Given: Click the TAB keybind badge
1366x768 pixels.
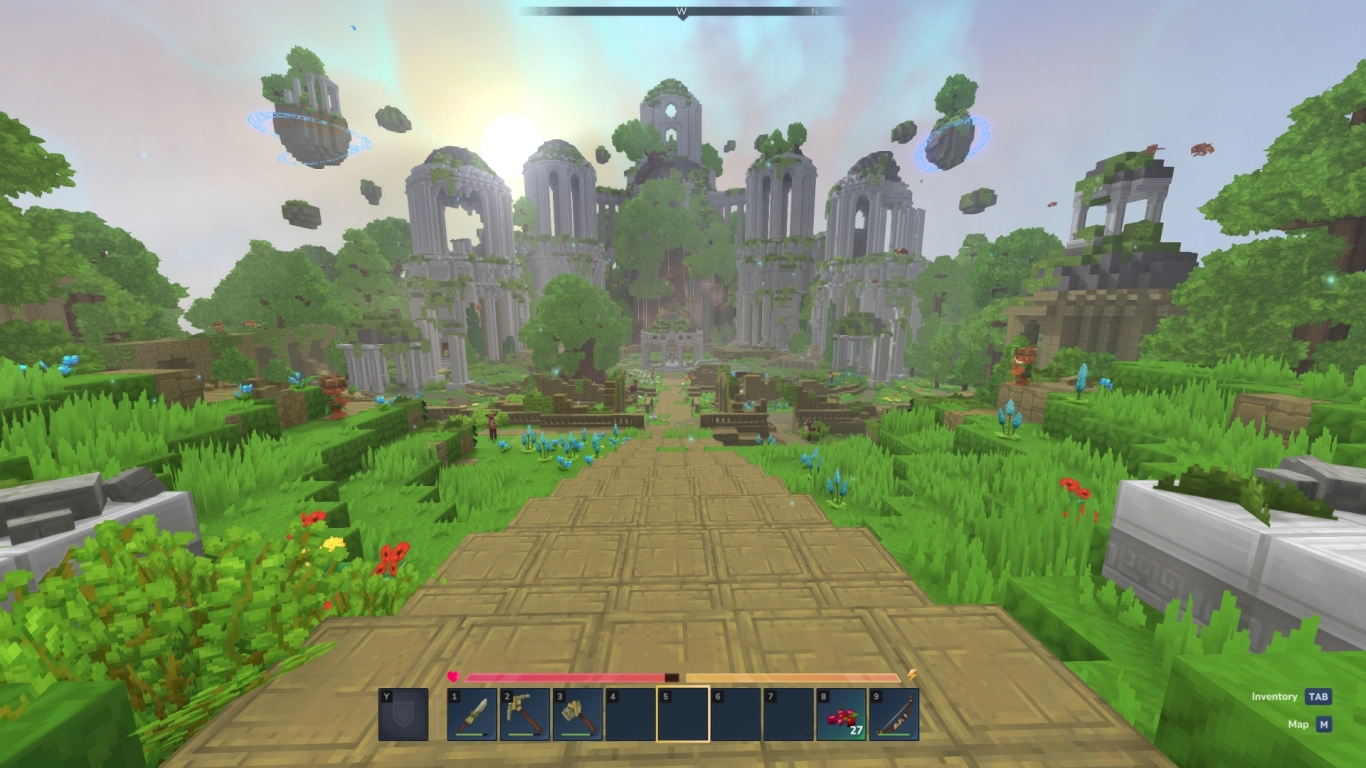Looking at the screenshot, I should click(x=1319, y=696).
